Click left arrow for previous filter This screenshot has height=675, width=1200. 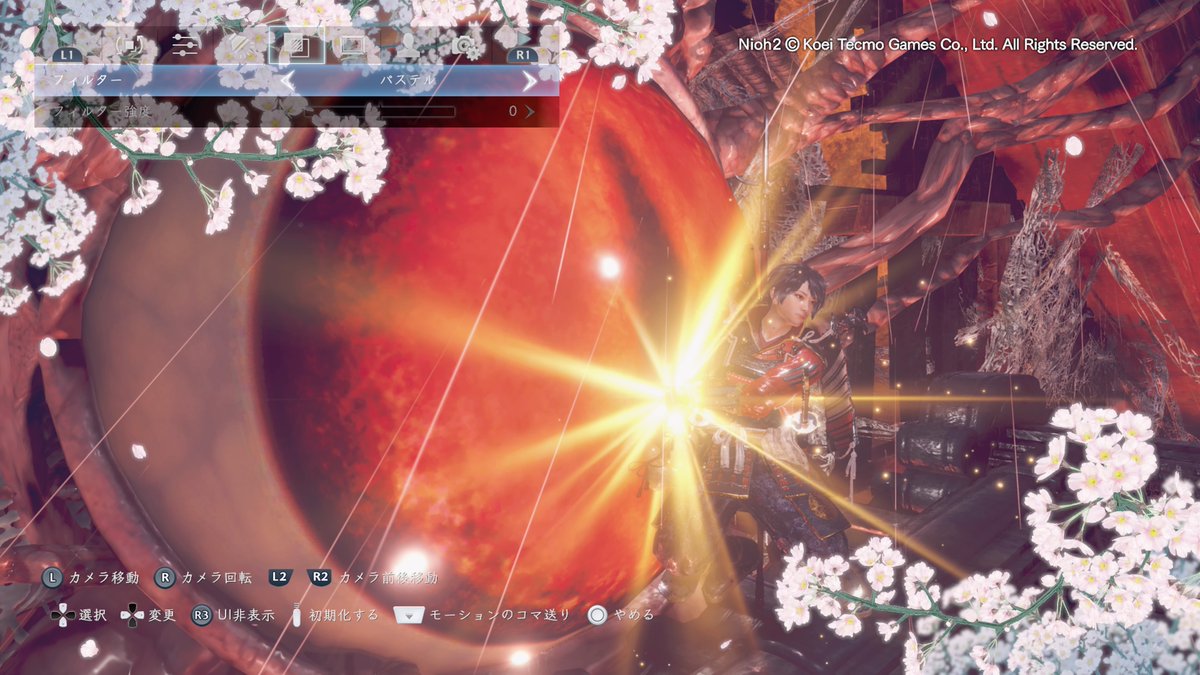(287, 80)
